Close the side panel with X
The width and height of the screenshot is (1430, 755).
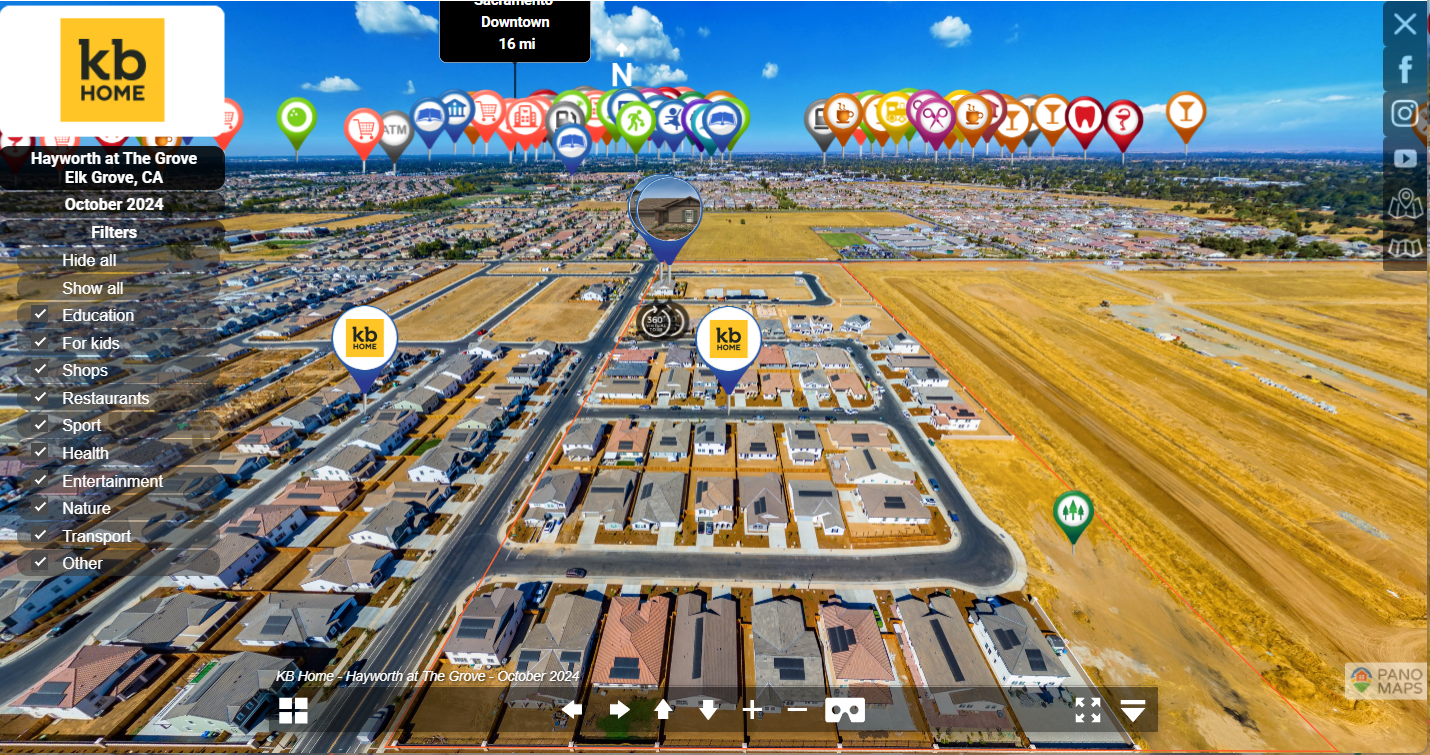click(1405, 24)
